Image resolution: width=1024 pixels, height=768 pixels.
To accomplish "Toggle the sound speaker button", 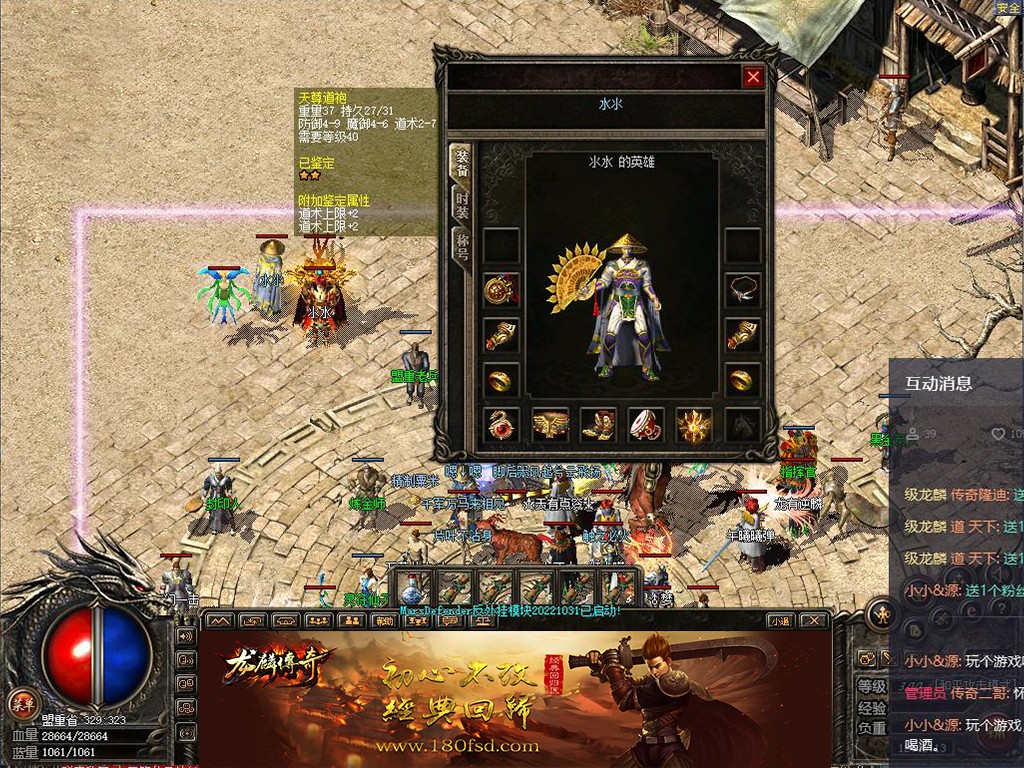I will tap(186, 636).
